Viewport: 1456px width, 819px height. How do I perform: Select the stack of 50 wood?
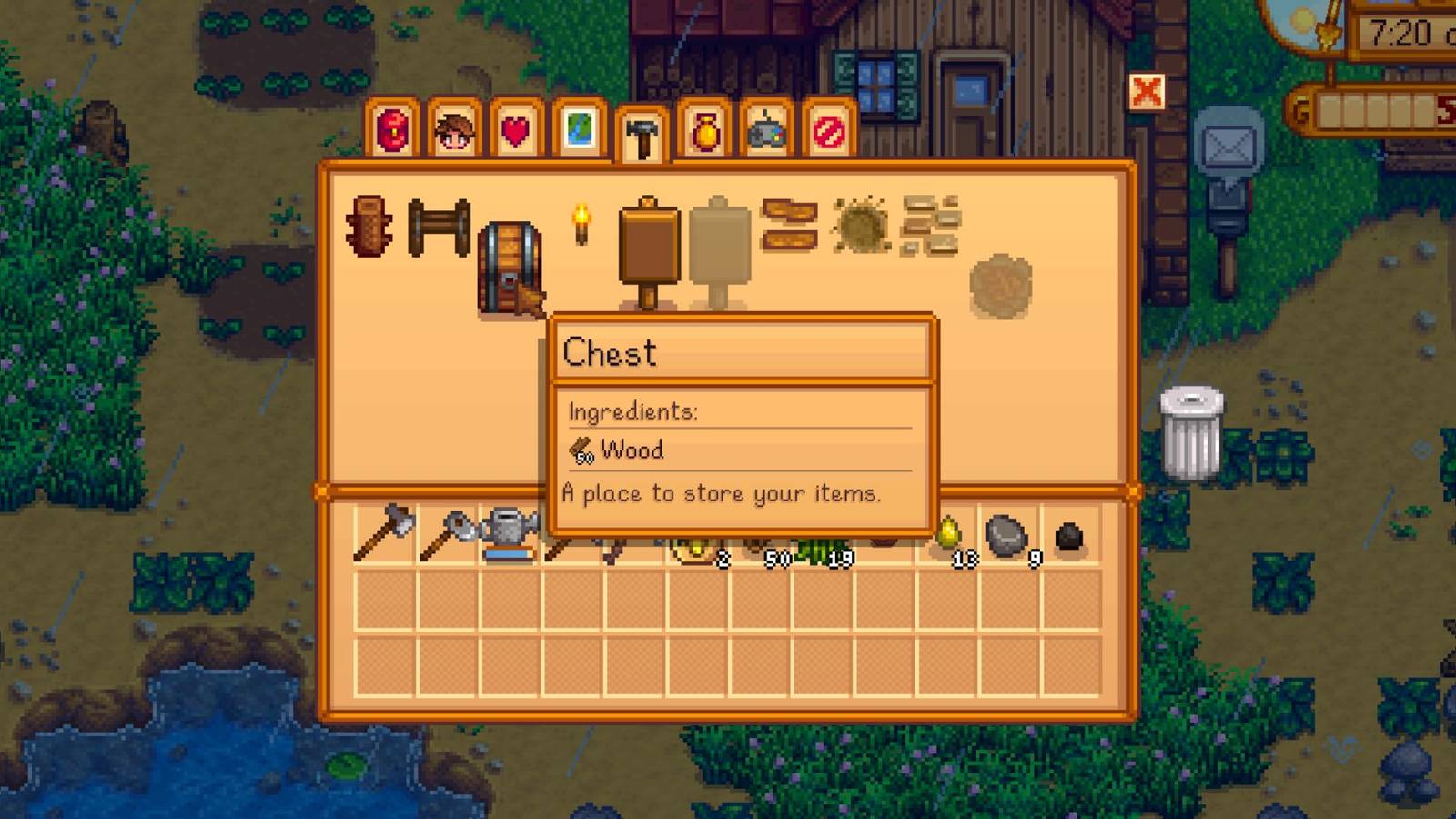763,537
